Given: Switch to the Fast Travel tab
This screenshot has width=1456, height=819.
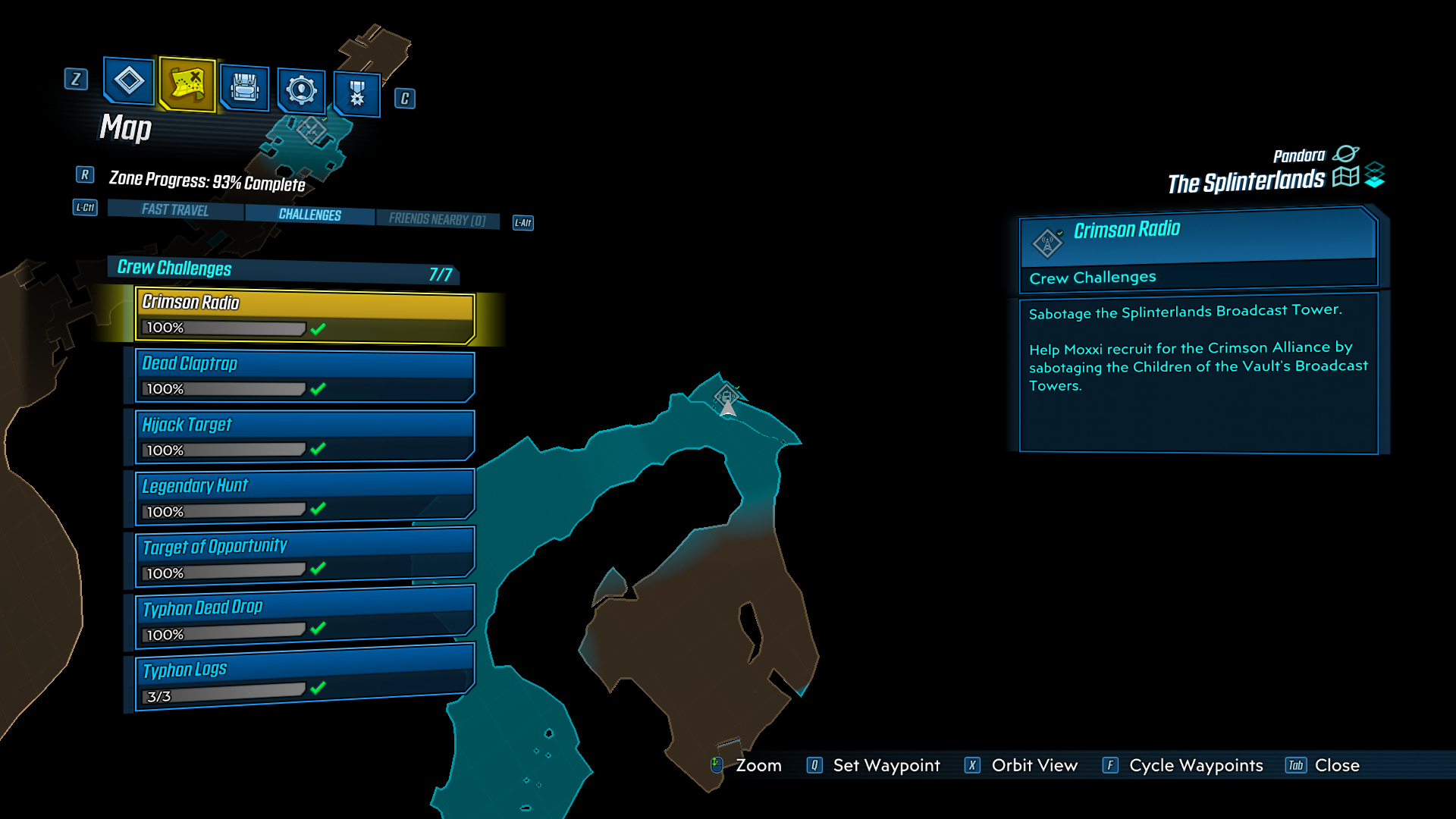Looking at the screenshot, I should click(174, 210).
